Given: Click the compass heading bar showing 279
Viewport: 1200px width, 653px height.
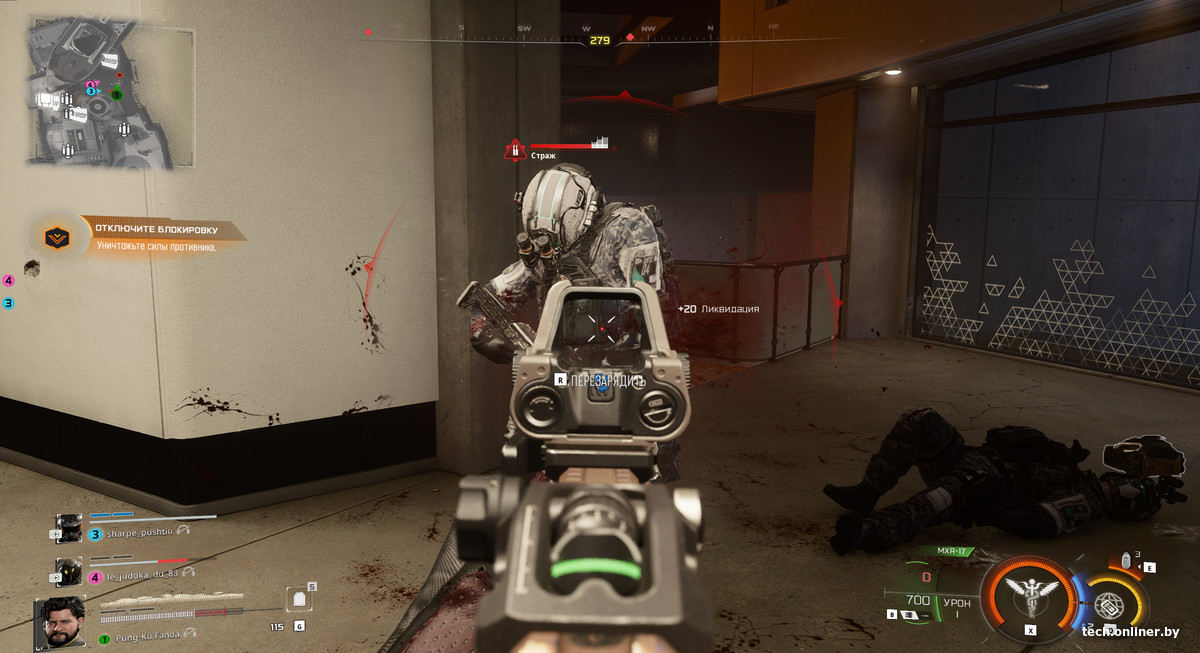Looking at the screenshot, I should point(599,40).
